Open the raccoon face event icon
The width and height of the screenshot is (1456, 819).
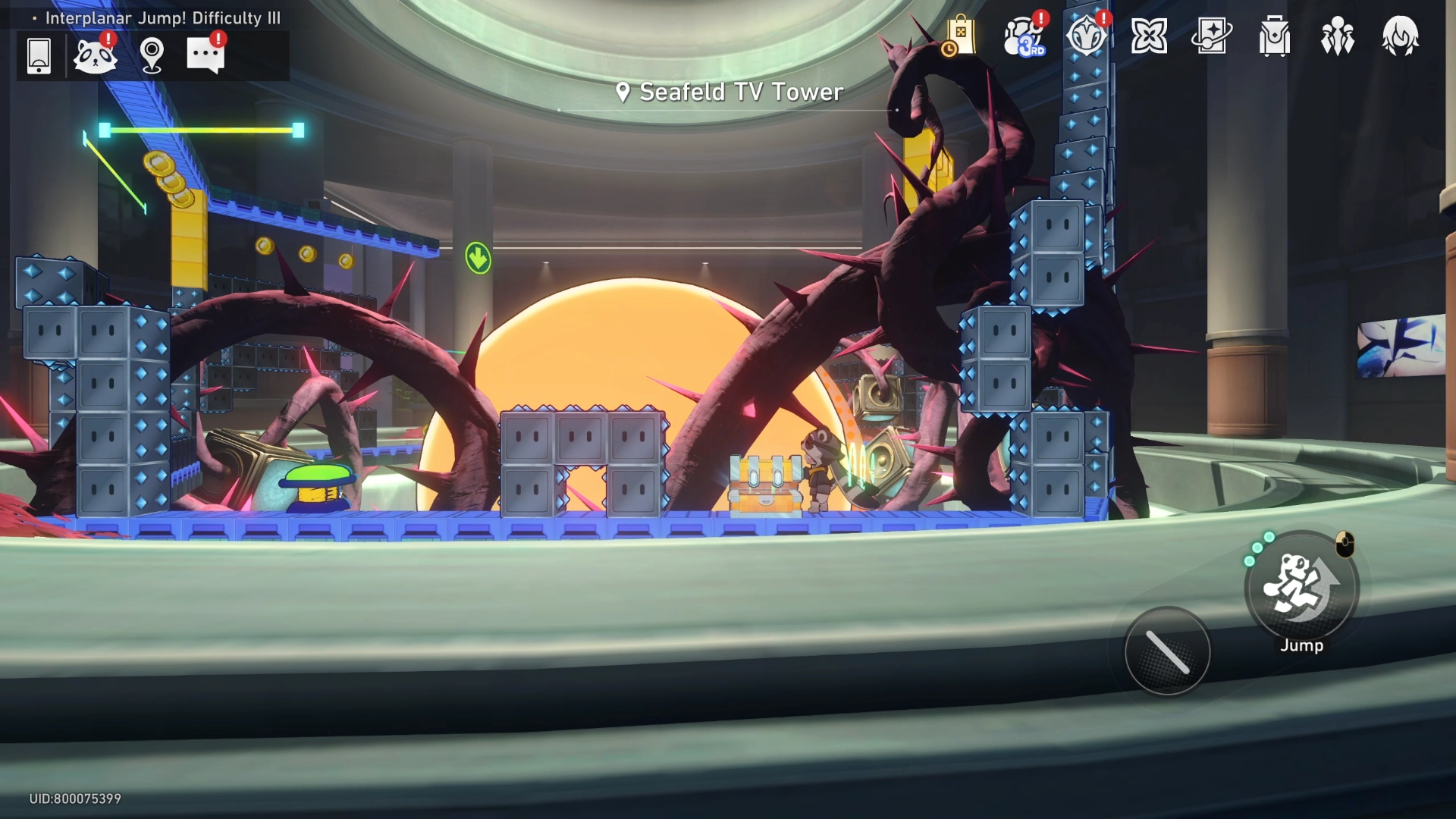coord(95,55)
